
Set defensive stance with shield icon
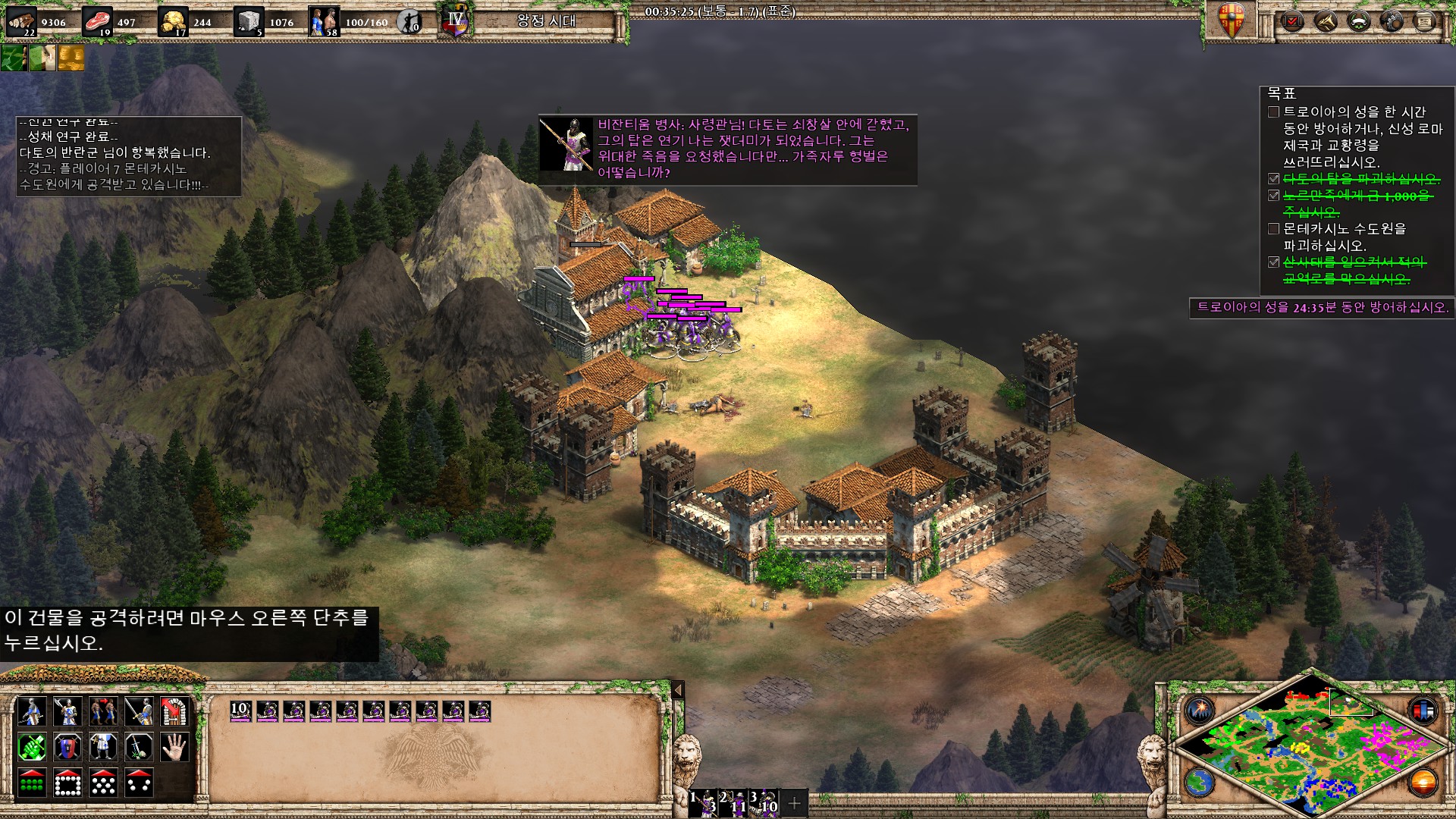[x=67, y=747]
